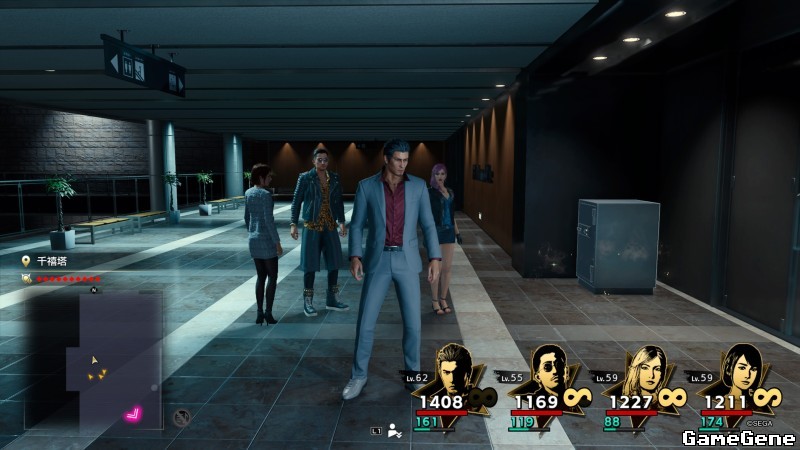Click the pink stairs marker on the minimap
The width and height of the screenshot is (800, 450).
tap(132, 412)
